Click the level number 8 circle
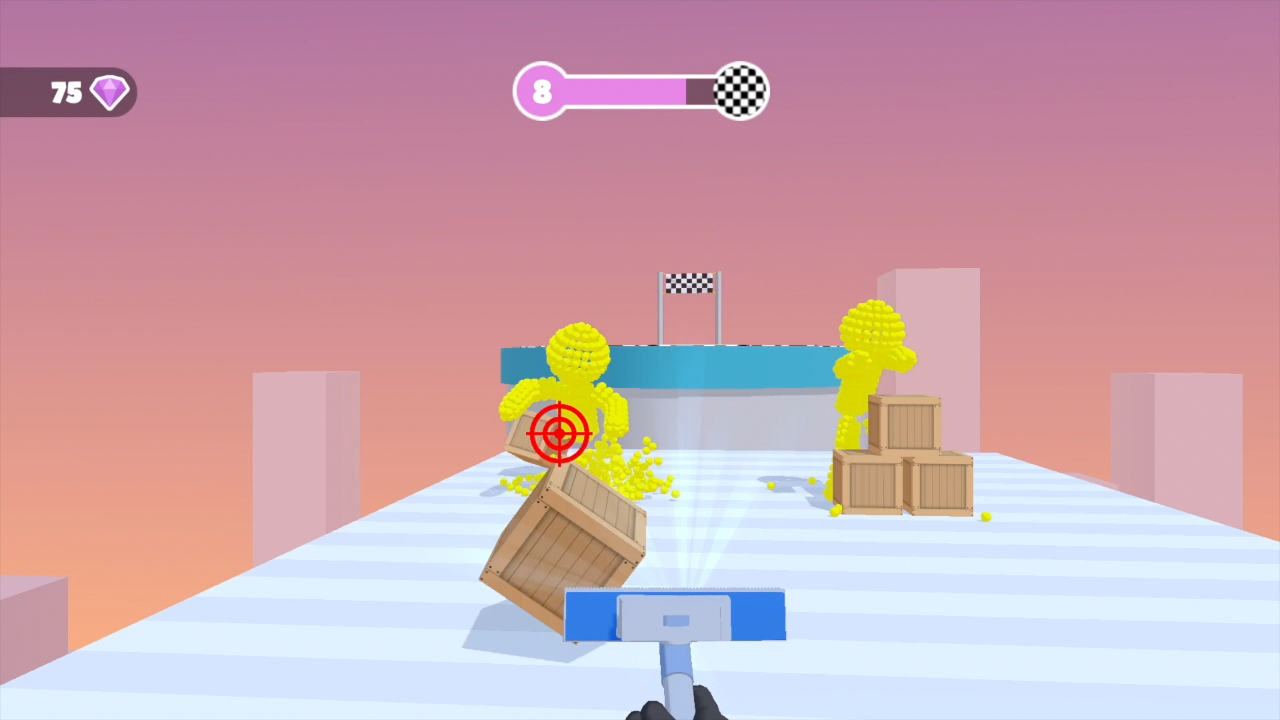The image size is (1280, 720). click(x=542, y=91)
